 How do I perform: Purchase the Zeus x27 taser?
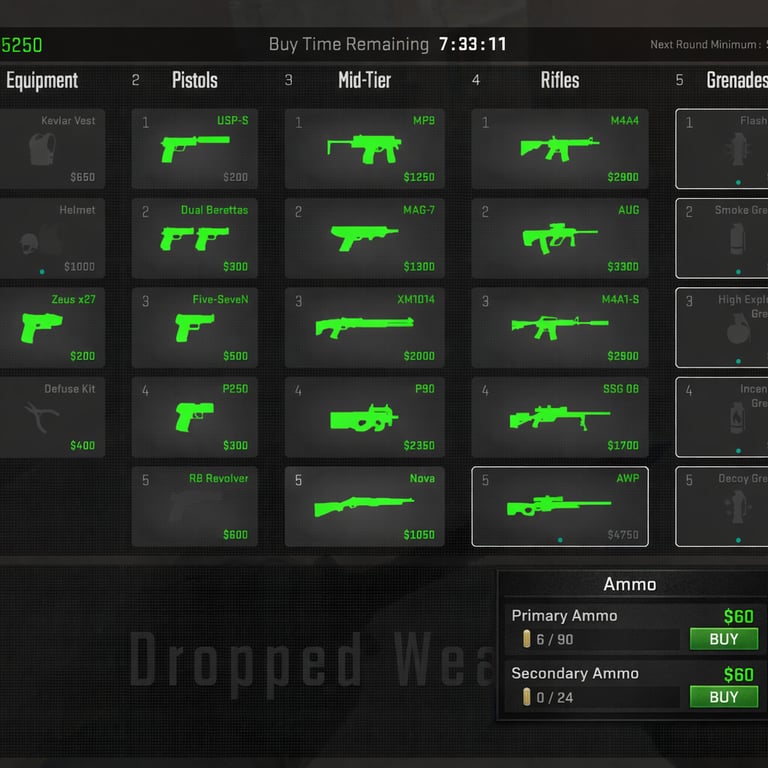[52, 328]
